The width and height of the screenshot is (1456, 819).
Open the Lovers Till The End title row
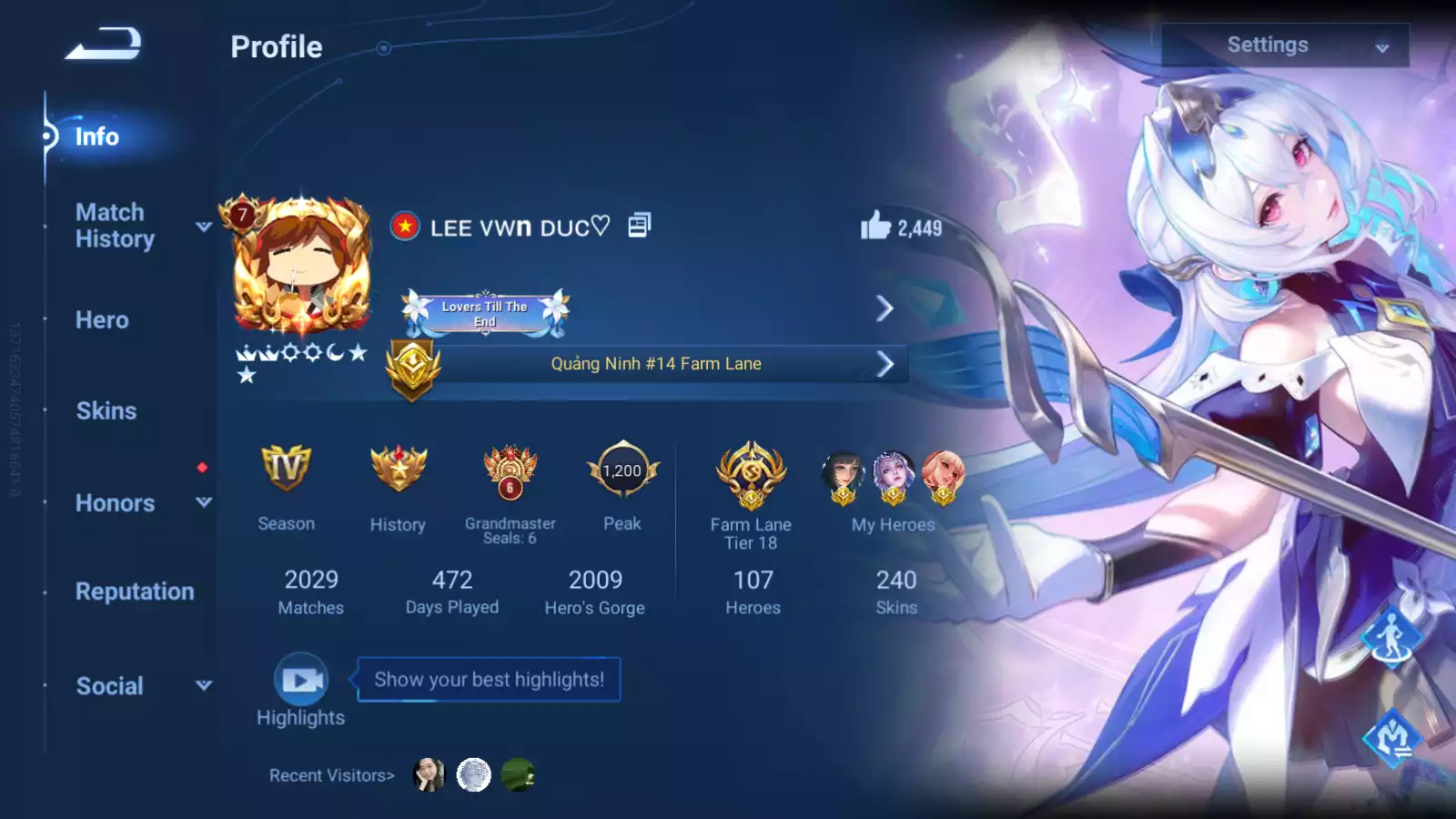click(648, 309)
